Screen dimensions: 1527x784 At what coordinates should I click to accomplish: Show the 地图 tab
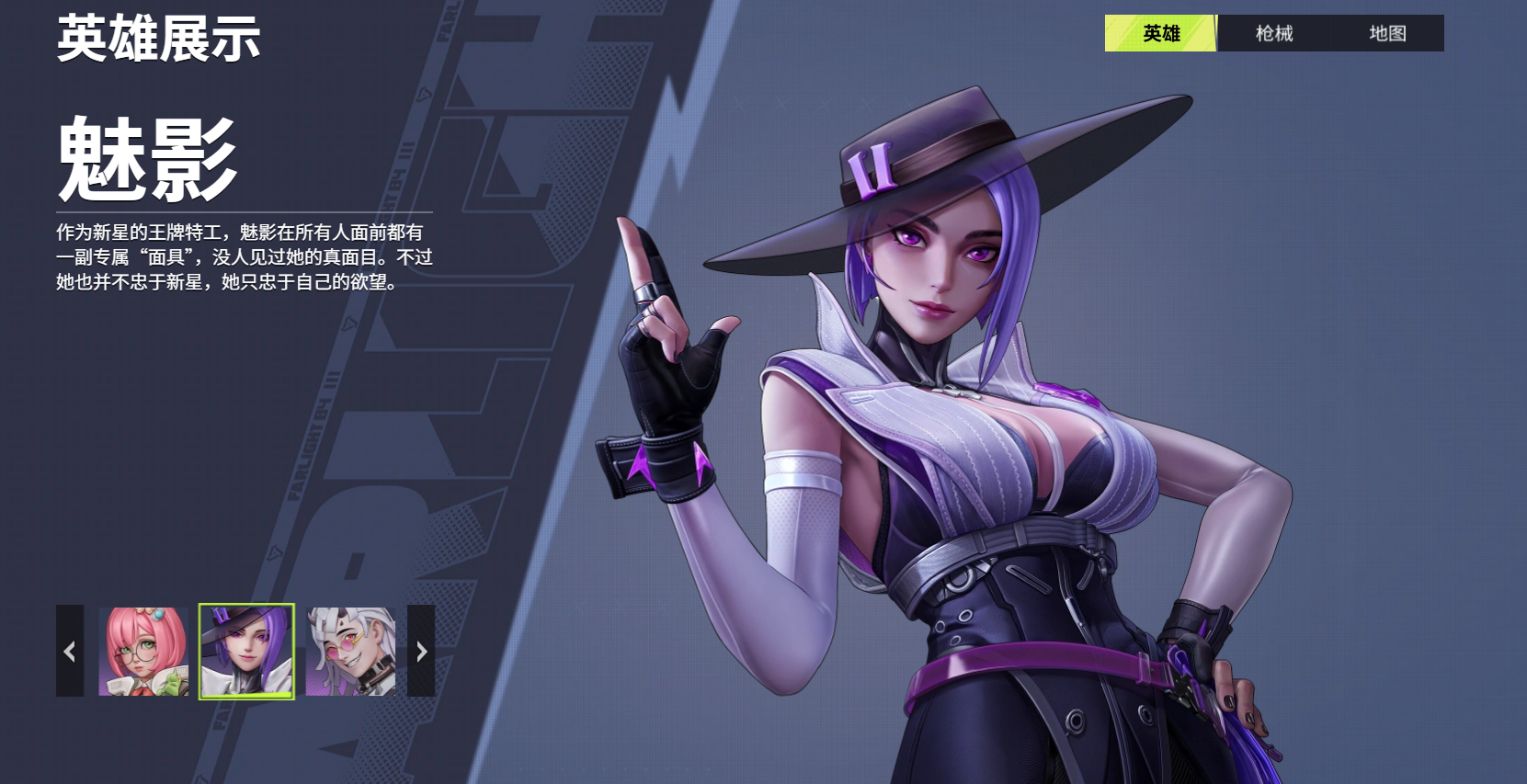pyautogui.click(x=1387, y=33)
